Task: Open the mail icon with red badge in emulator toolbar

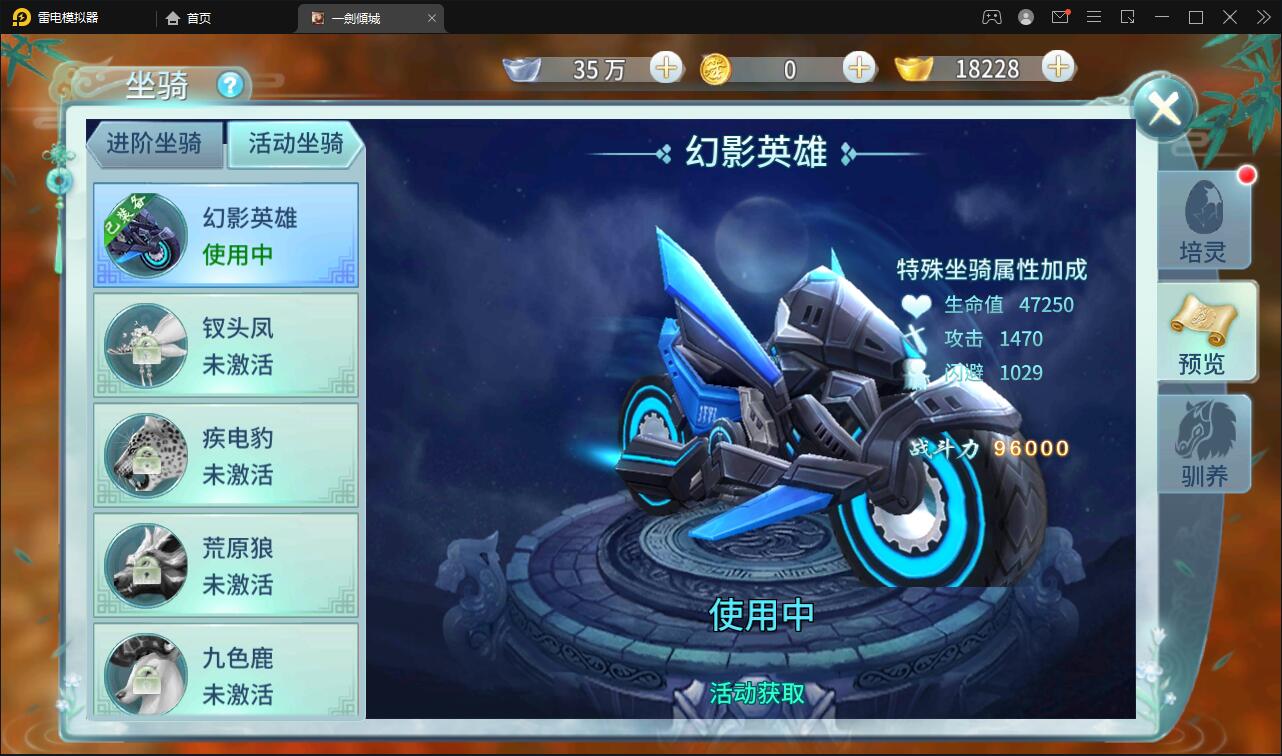Action: [x=1059, y=17]
